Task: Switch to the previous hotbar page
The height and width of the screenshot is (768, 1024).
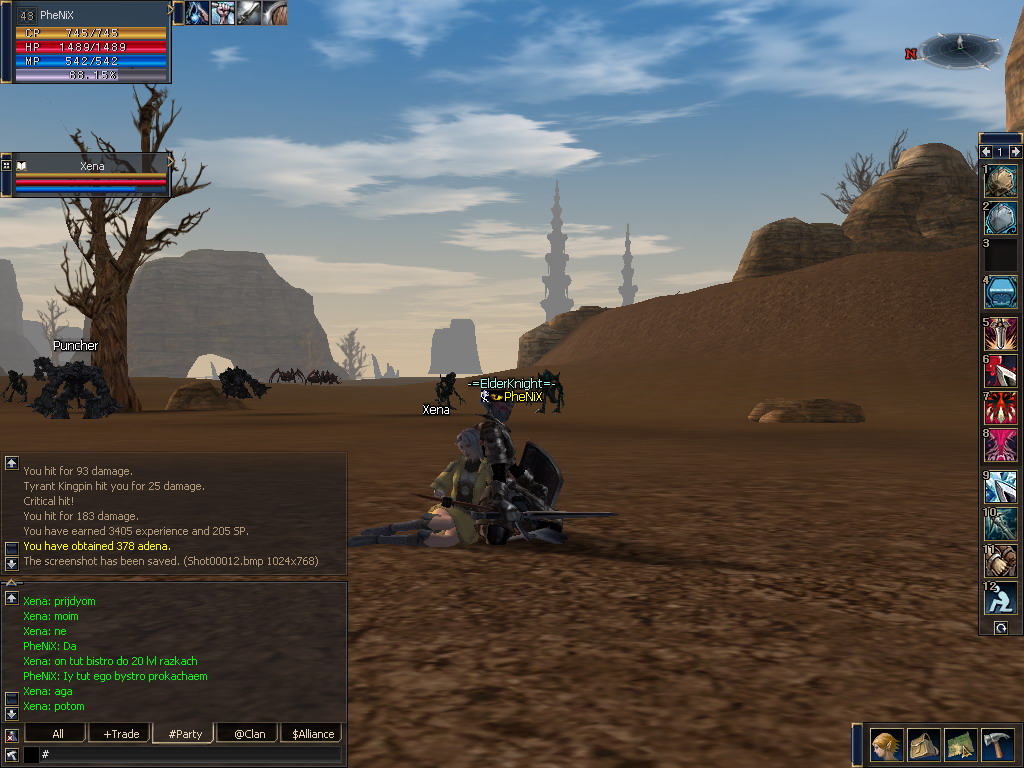Action: pyautogui.click(x=986, y=152)
